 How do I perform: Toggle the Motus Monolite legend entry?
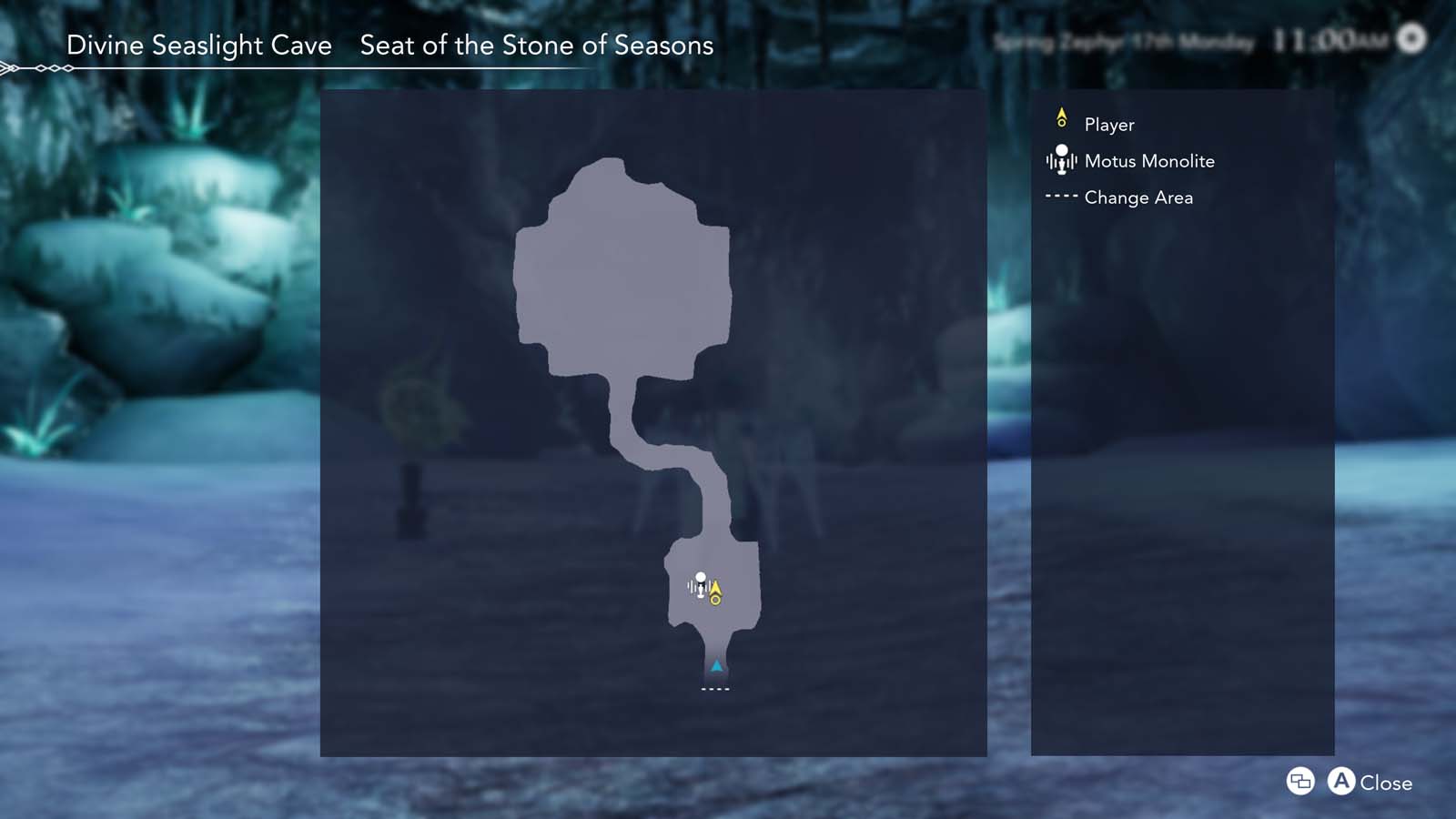1148,161
